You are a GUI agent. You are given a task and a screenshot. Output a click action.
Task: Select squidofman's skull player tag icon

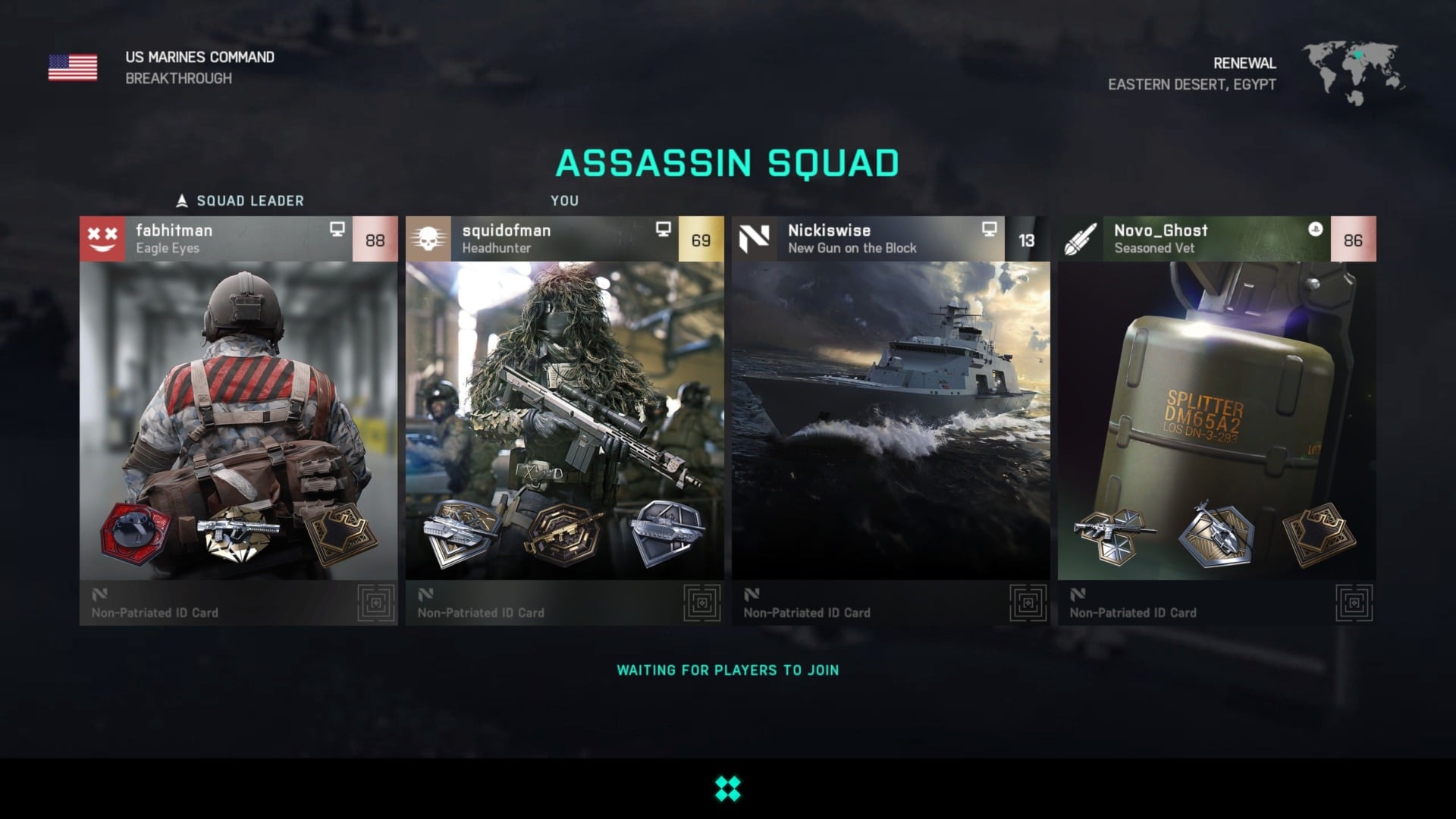pyautogui.click(x=428, y=237)
